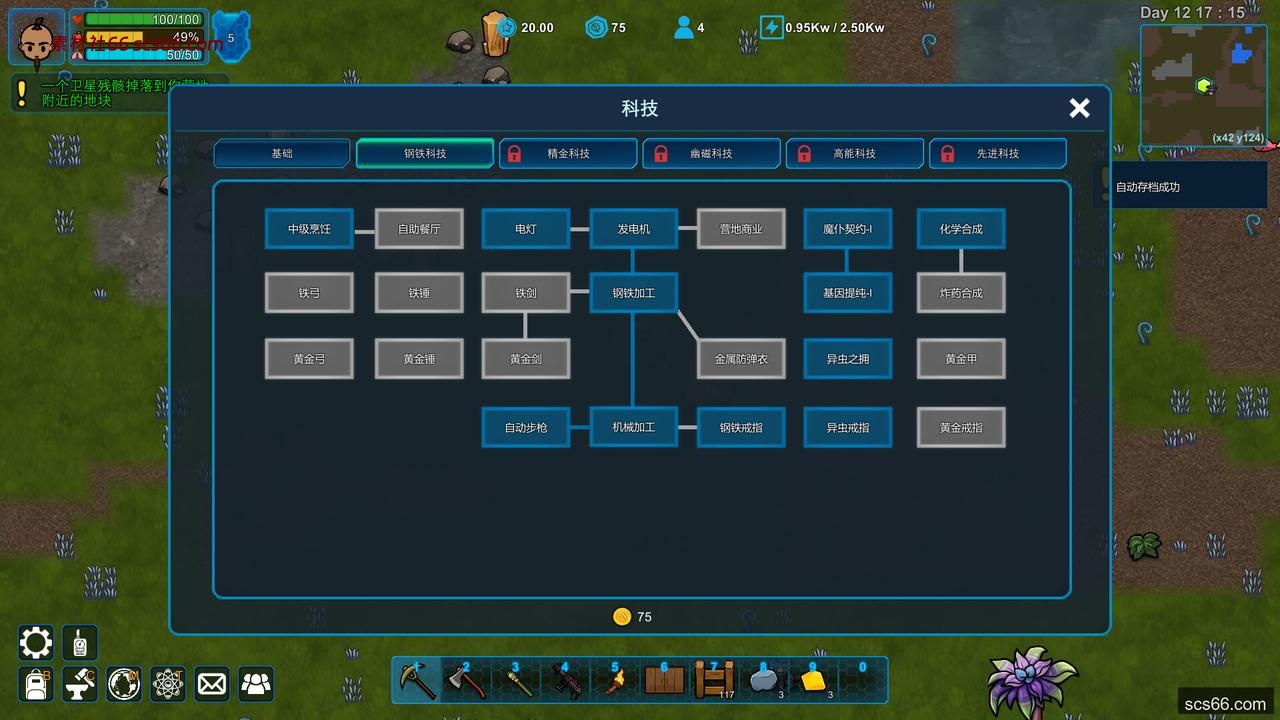Select the torch in hotbar slot 5
The width and height of the screenshot is (1280, 720).
pos(615,680)
